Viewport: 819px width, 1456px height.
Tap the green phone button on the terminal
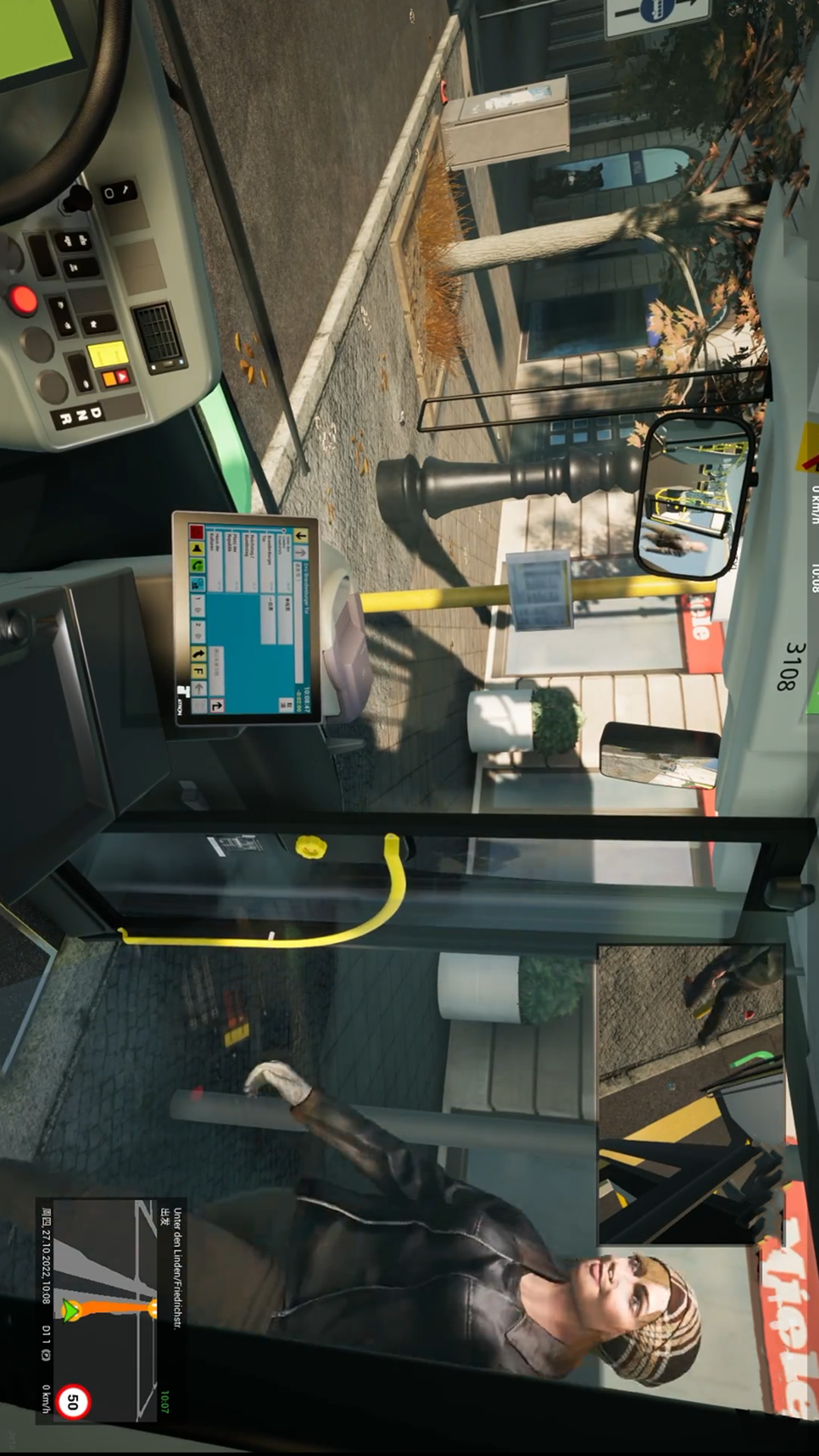(198, 566)
